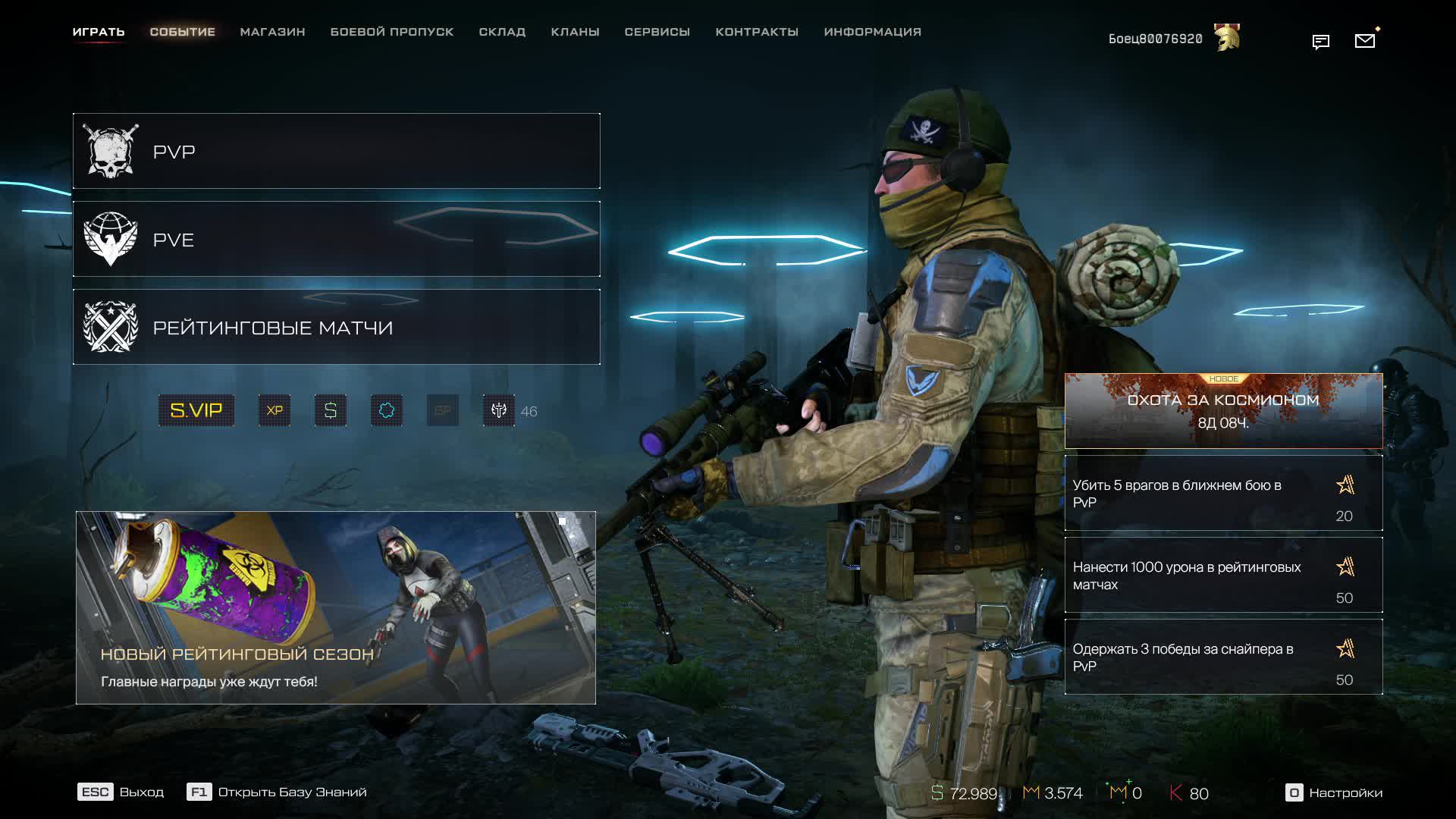Screen dimensions: 1456x819
Task: Open the mail envelope inbox
Action: coord(1364,41)
